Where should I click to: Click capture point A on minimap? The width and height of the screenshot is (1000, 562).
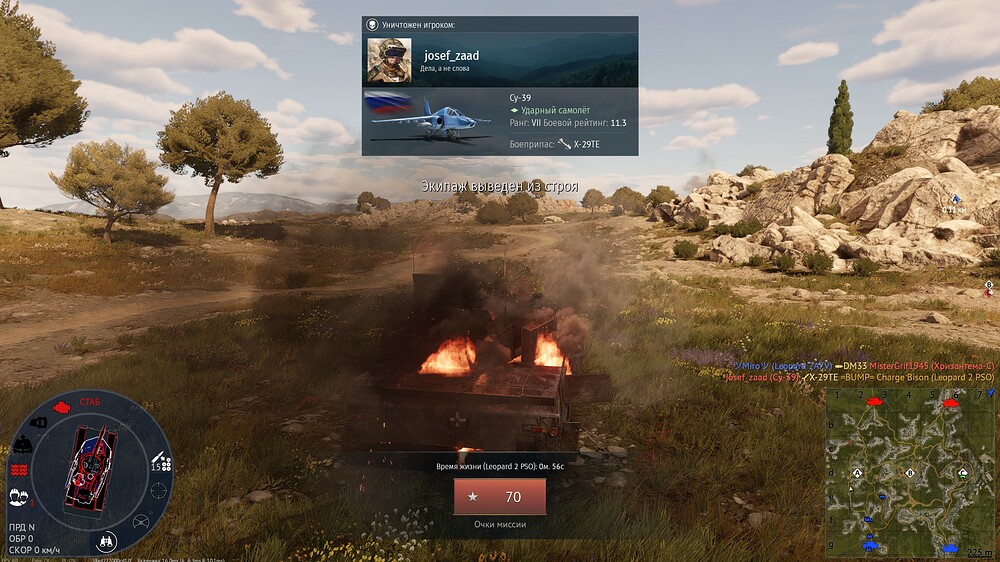click(x=857, y=472)
